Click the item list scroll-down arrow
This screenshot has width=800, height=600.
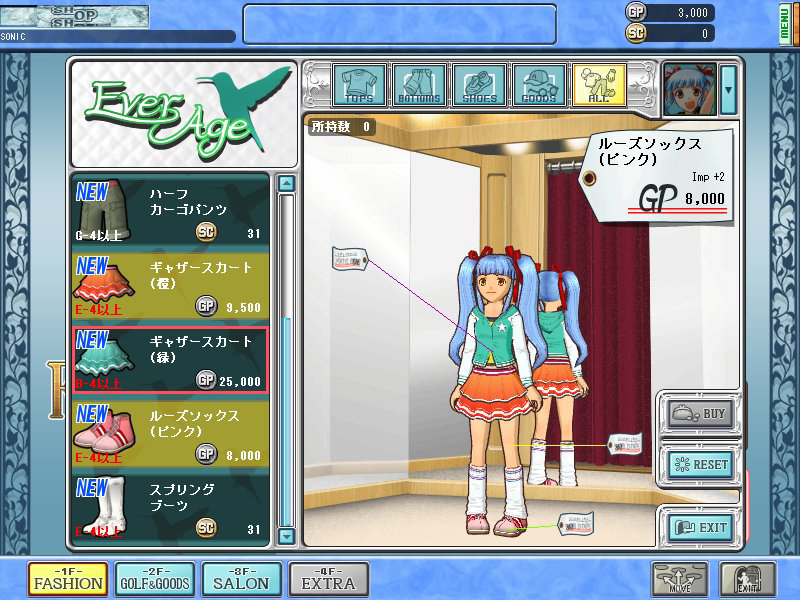point(286,536)
